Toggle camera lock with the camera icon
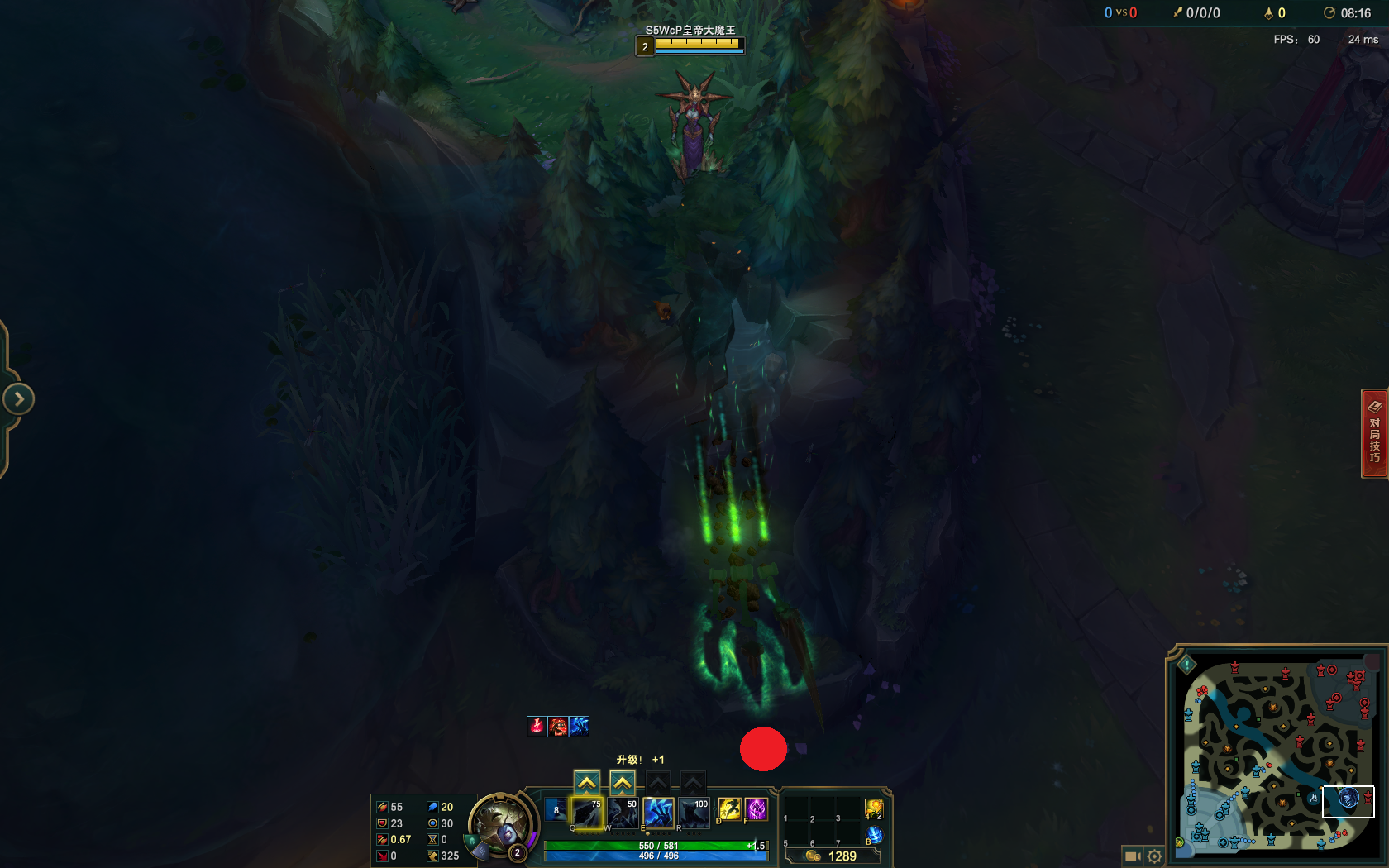Screen dimensions: 1389x868 click(x=1134, y=856)
